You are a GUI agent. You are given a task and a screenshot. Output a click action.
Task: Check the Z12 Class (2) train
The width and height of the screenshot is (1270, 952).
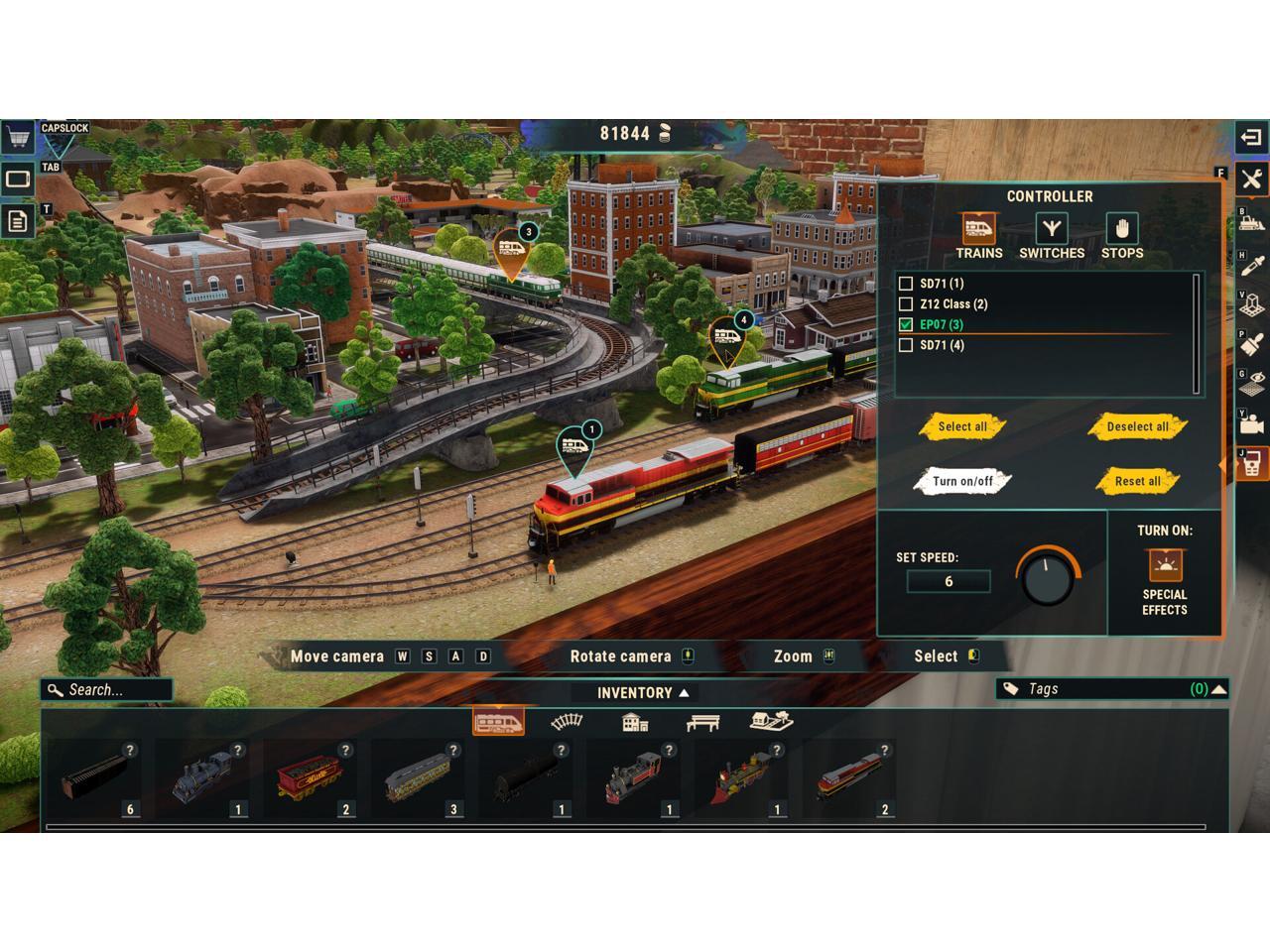tap(906, 304)
